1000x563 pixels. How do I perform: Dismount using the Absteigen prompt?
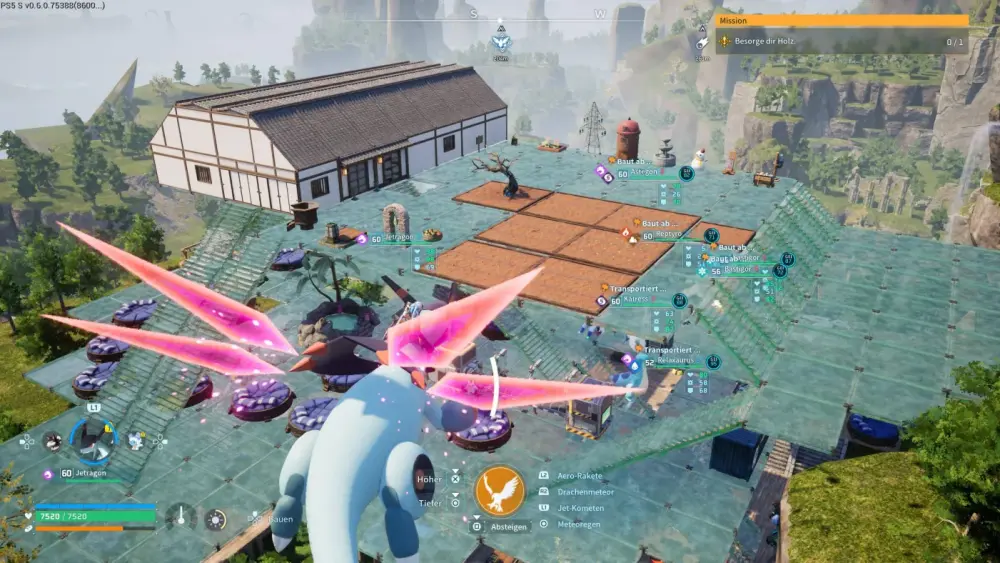pyautogui.click(x=506, y=526)
